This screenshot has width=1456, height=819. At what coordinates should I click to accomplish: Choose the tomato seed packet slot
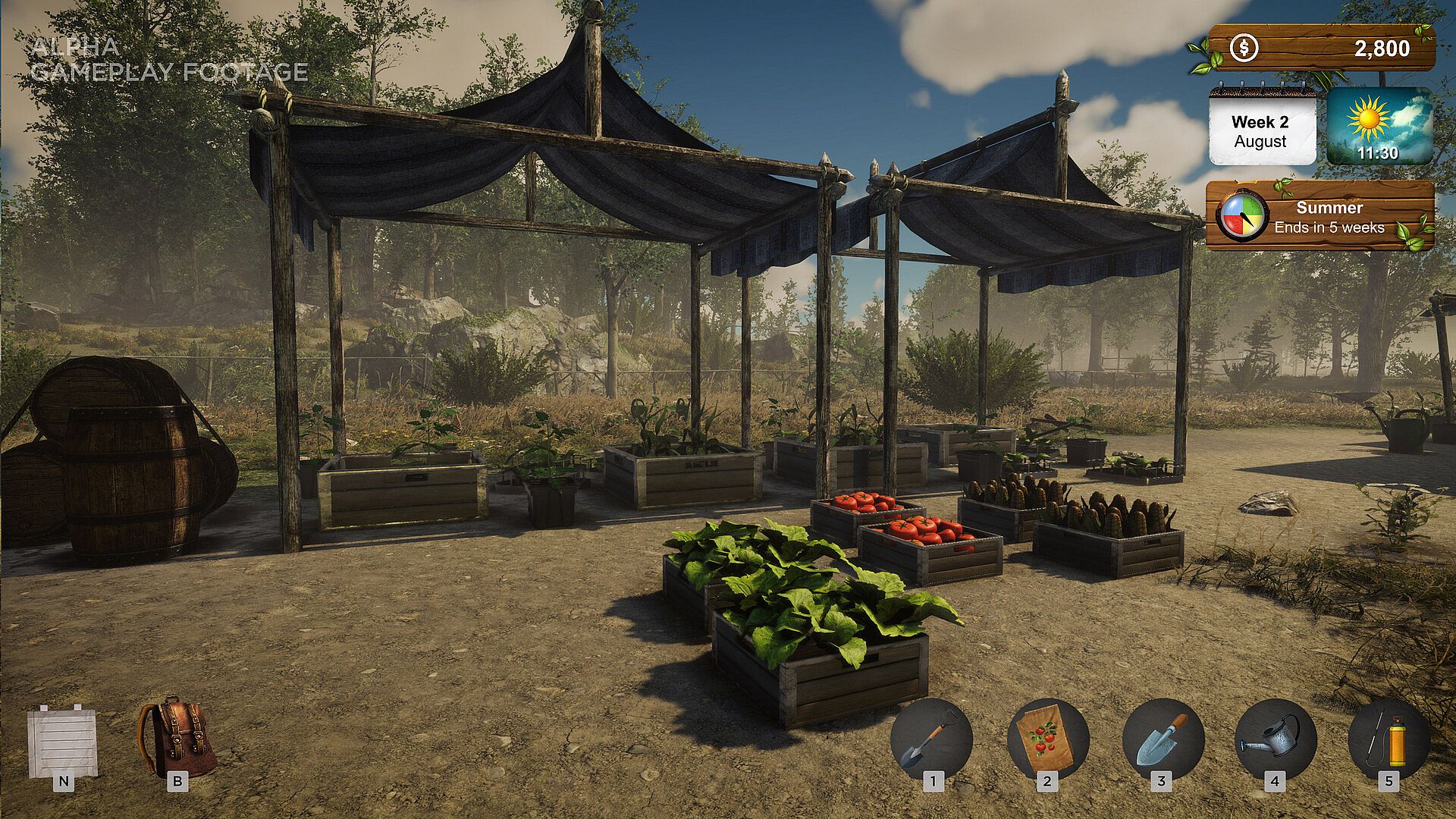coord(1047,739)
